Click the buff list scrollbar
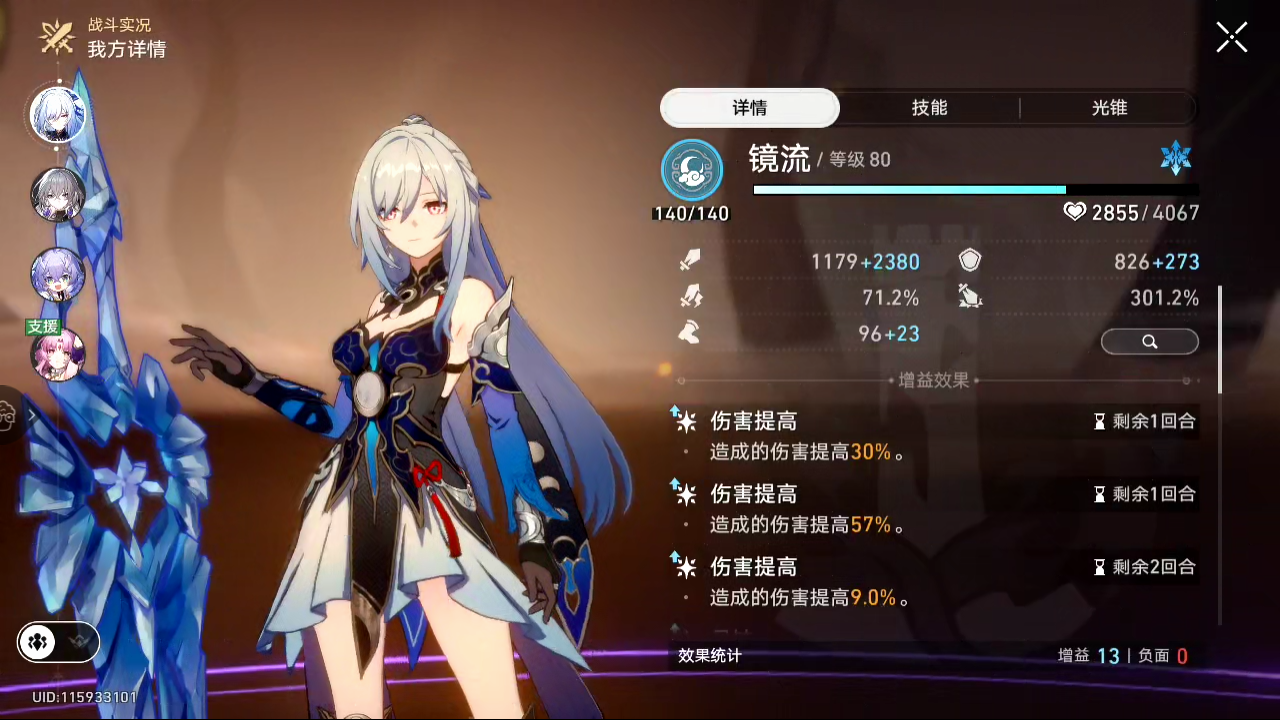1280x720 pixels. point(1220,340)
